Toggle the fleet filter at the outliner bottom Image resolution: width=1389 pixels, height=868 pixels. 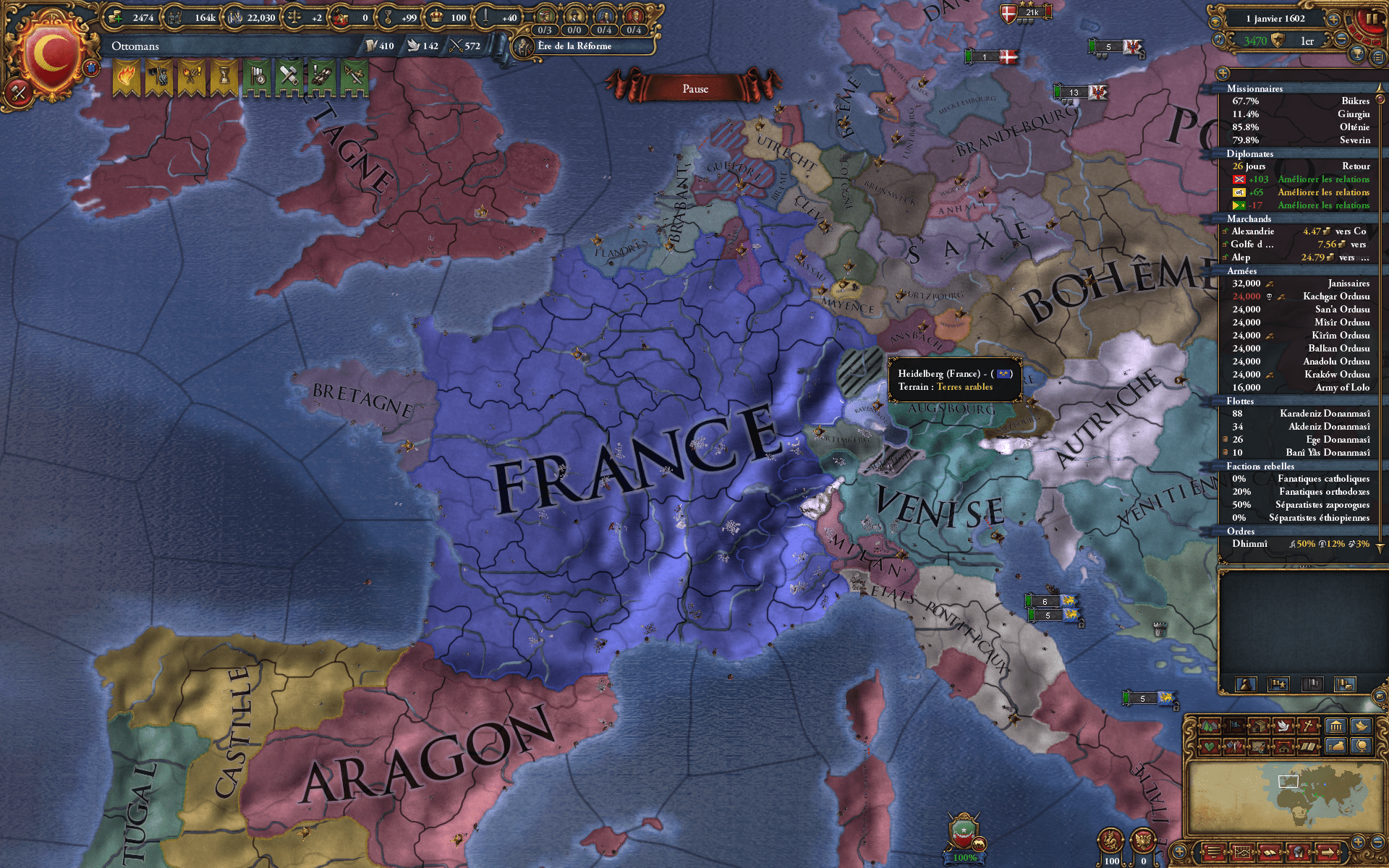point(1312,684)
